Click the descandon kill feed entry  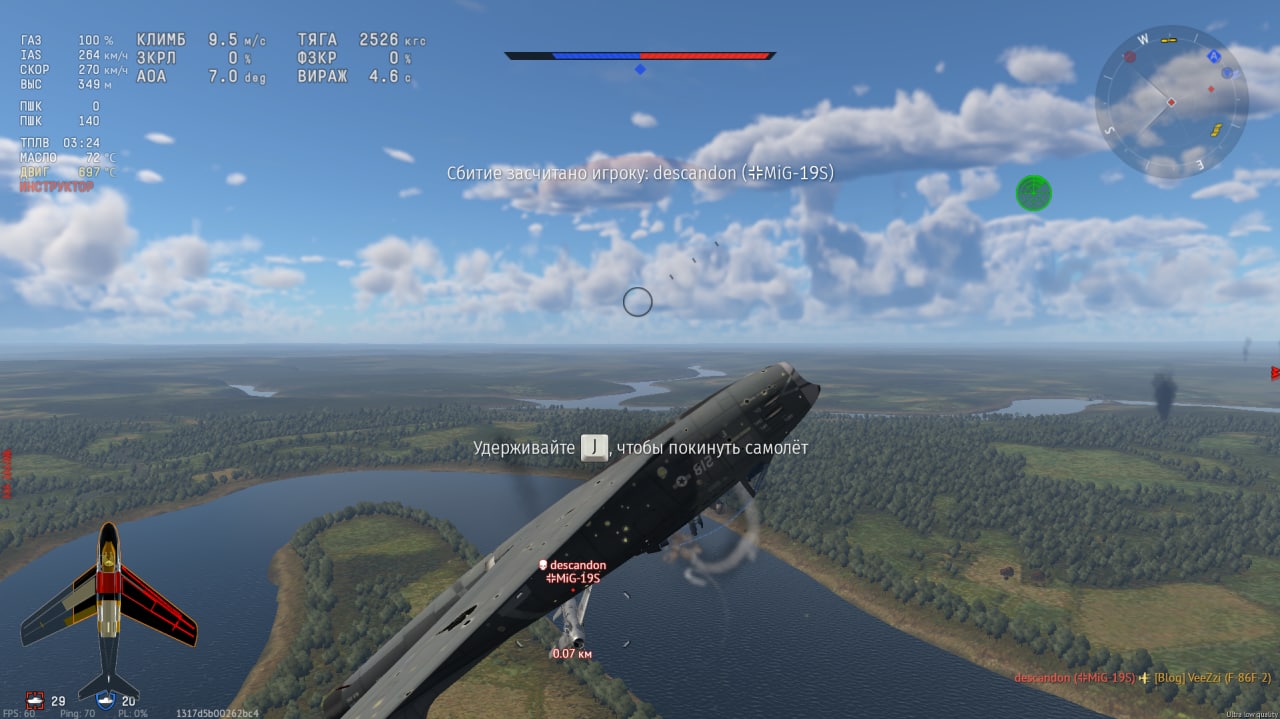[x=1074, y=678]
